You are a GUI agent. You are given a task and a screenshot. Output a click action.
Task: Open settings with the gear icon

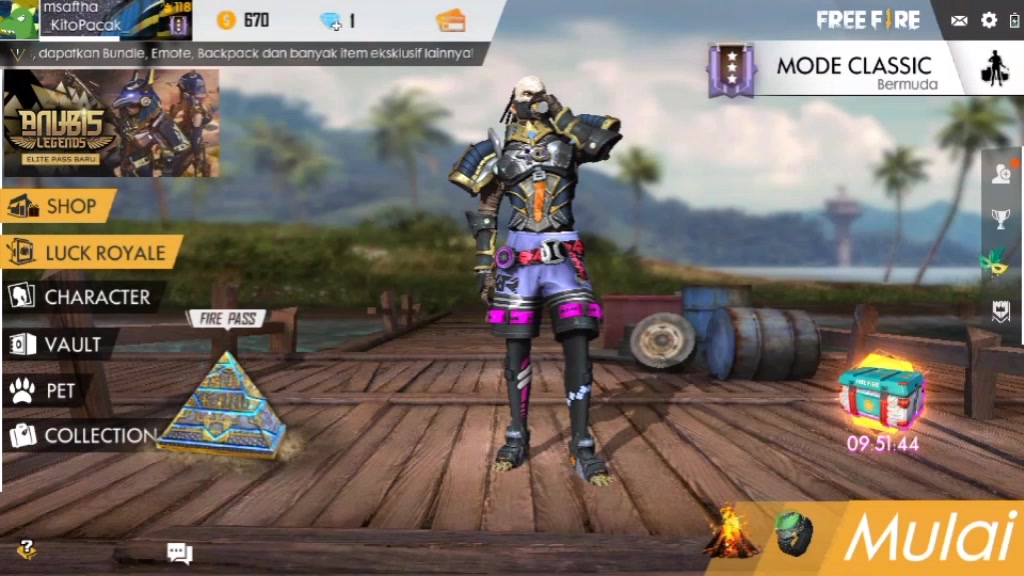click(x=989, y=20)
